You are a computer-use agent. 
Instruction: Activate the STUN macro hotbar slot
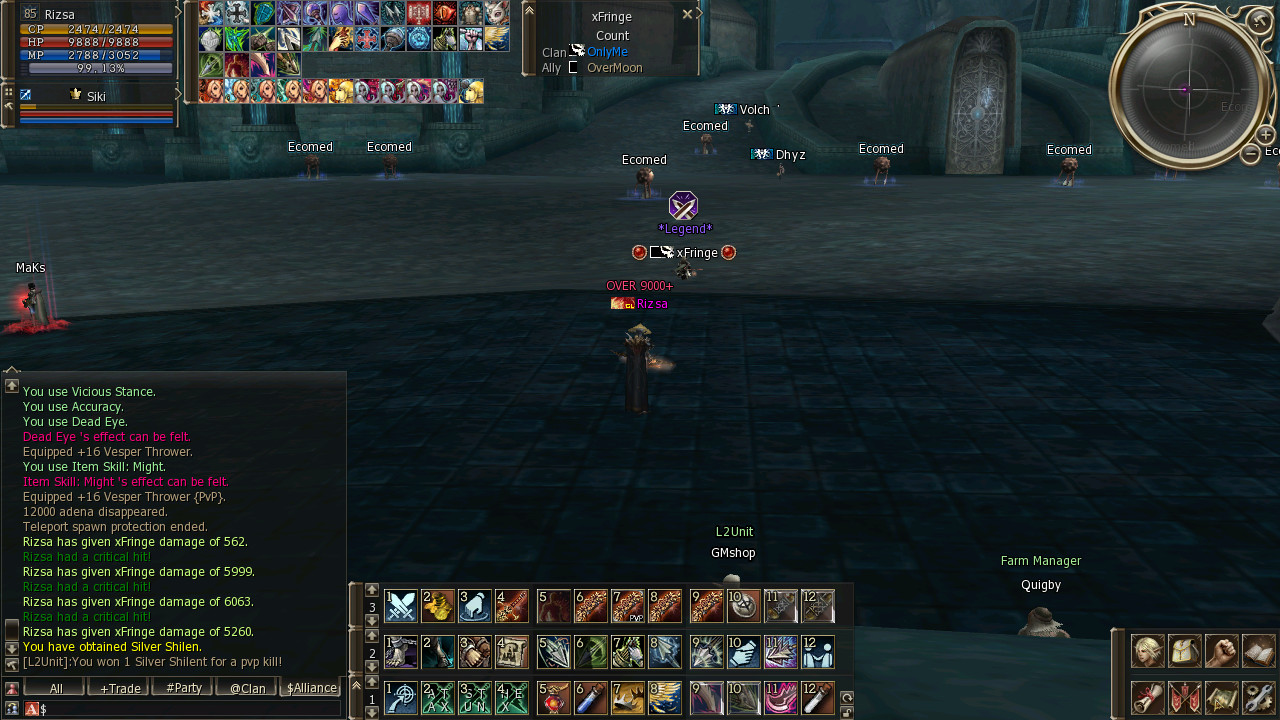(x=474, y=698)
